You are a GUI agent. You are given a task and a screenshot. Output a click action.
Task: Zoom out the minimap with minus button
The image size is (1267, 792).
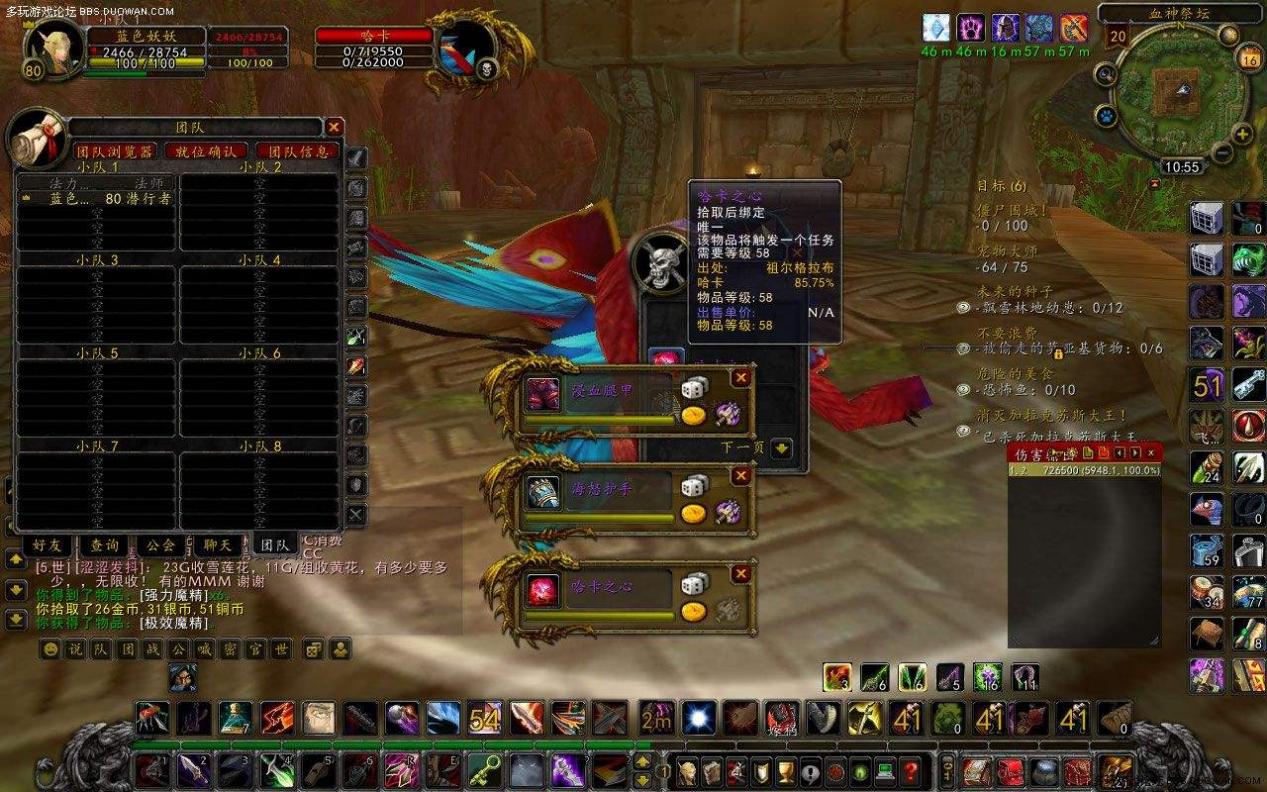tap(1222, 153)
